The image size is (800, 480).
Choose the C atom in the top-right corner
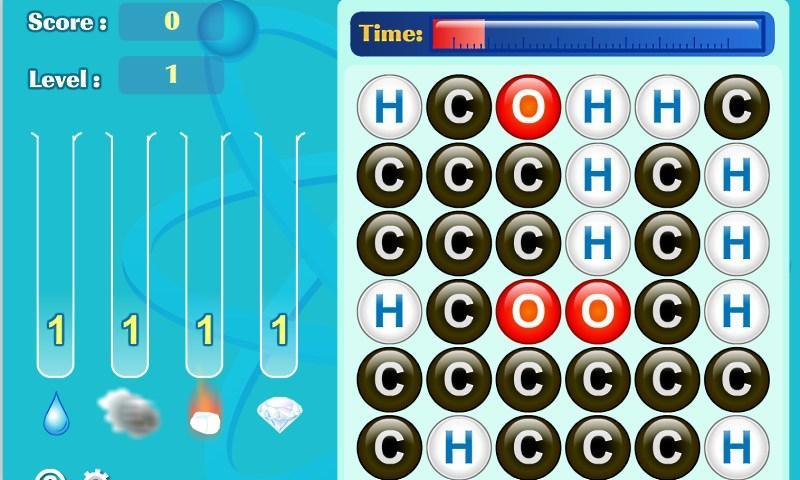[x=736, y=107]
